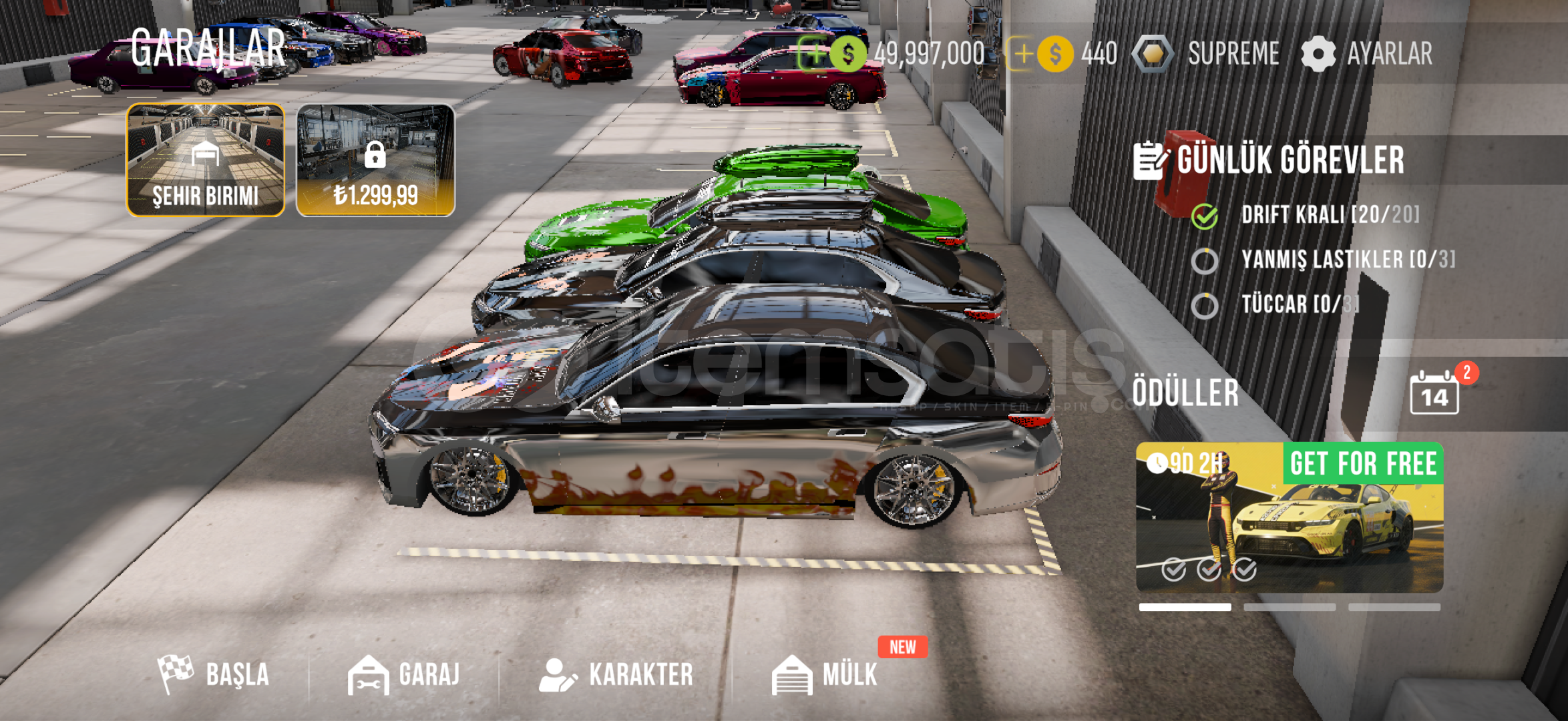View the Yanmış Lastikler task
Screen dimensions: 1568x721
pos(1346,260)
